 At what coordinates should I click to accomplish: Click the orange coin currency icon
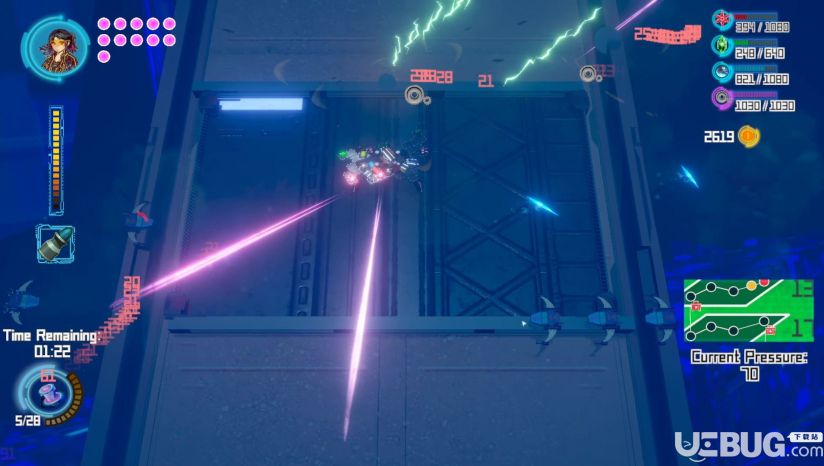[749, 136]
